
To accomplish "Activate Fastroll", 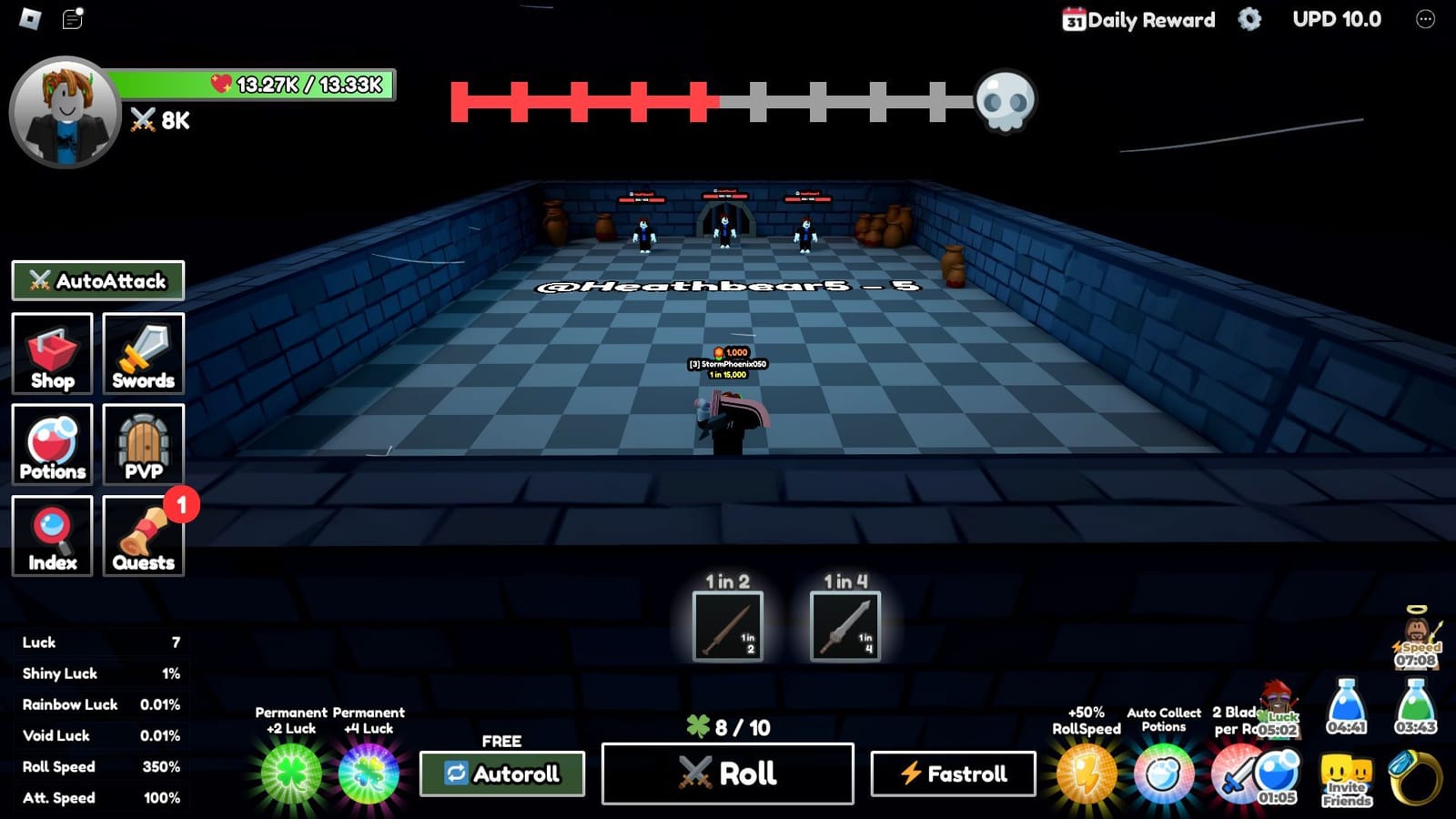I will [953, 773].
